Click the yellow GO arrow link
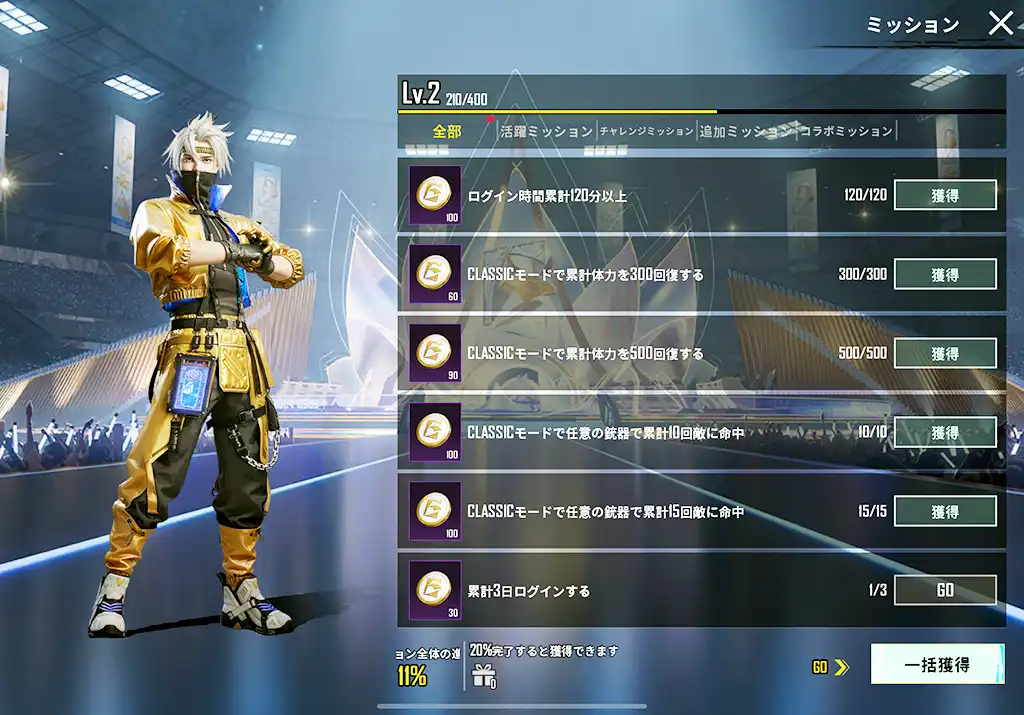The width and height of the screenshot is (1024, 715). [830, 667]
